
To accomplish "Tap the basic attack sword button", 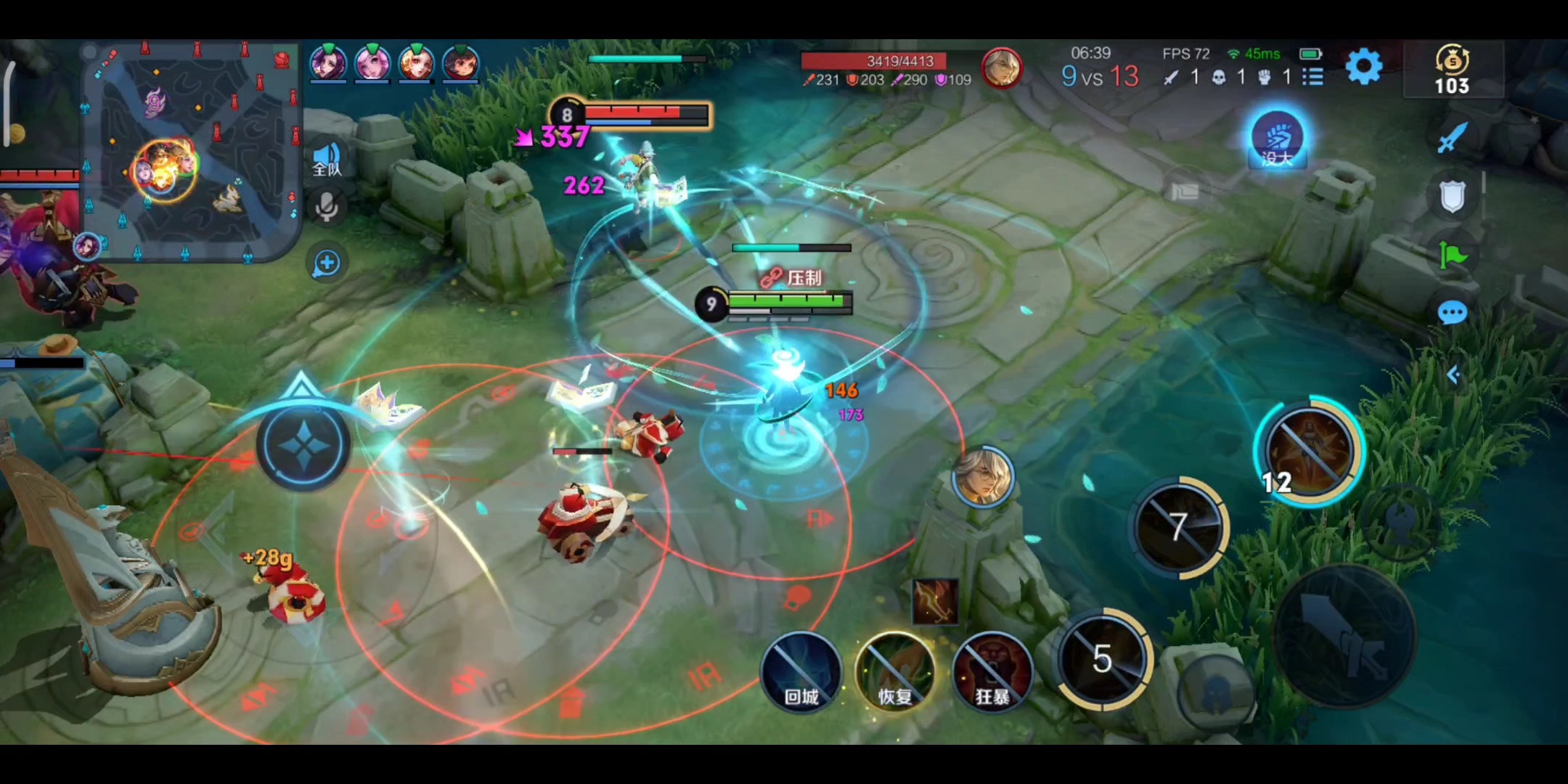I will 1344,635.
